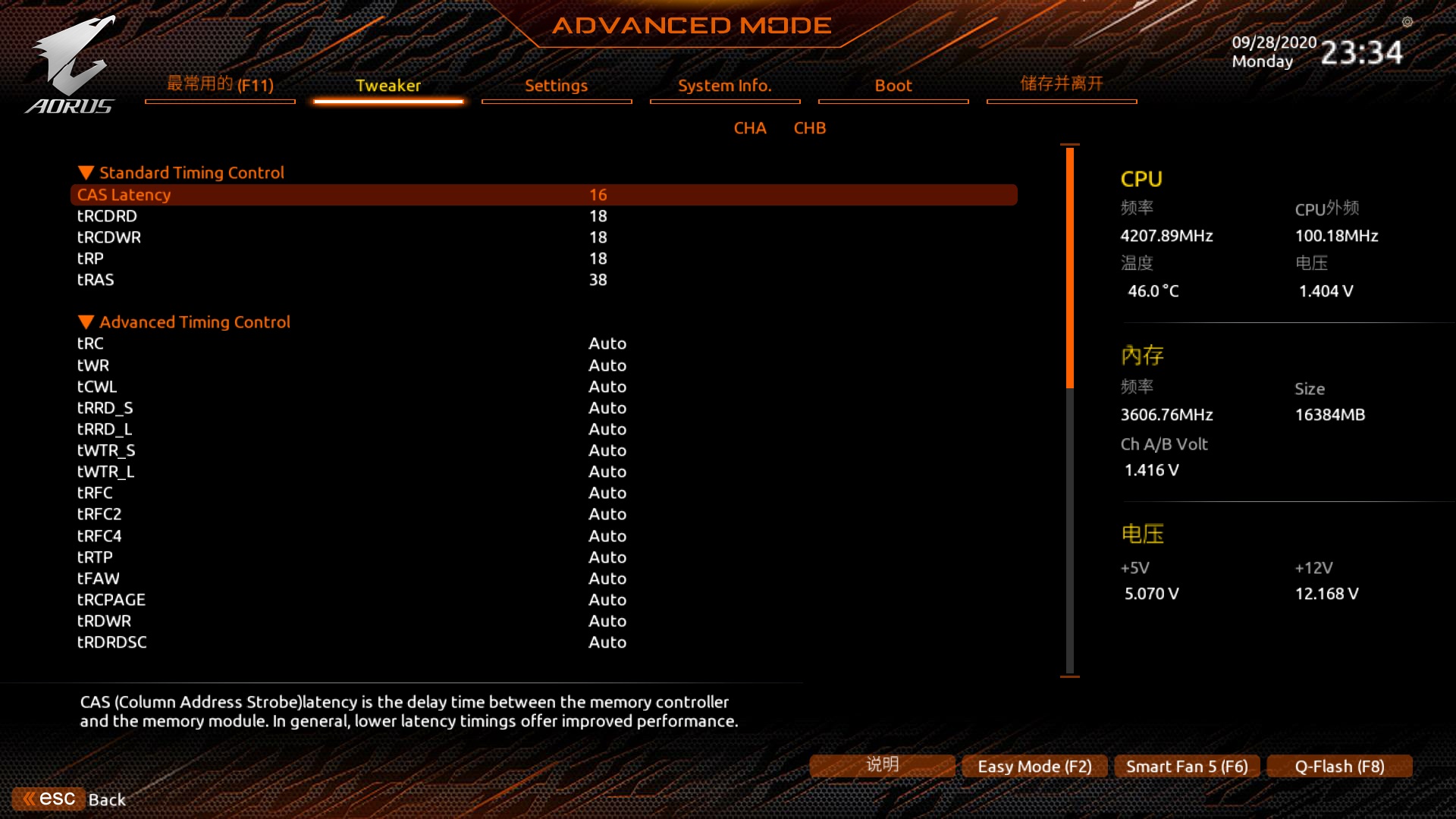Open the Boot menu
1456x819 pixels.
click(x=893, y=86)
